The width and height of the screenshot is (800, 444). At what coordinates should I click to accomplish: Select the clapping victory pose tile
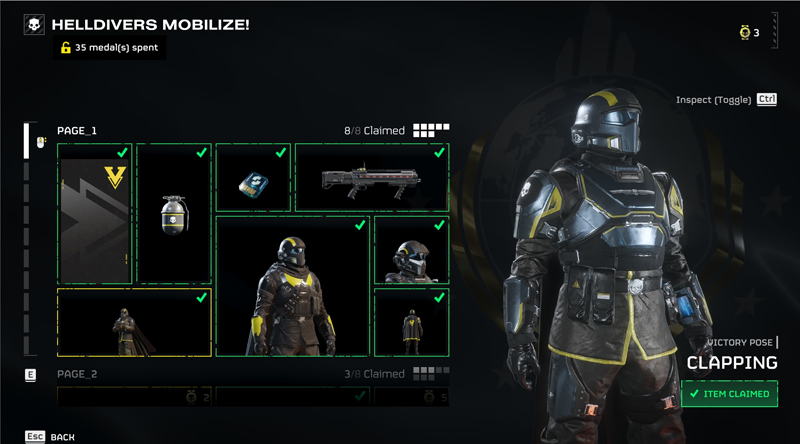click(x=133, y=322)
